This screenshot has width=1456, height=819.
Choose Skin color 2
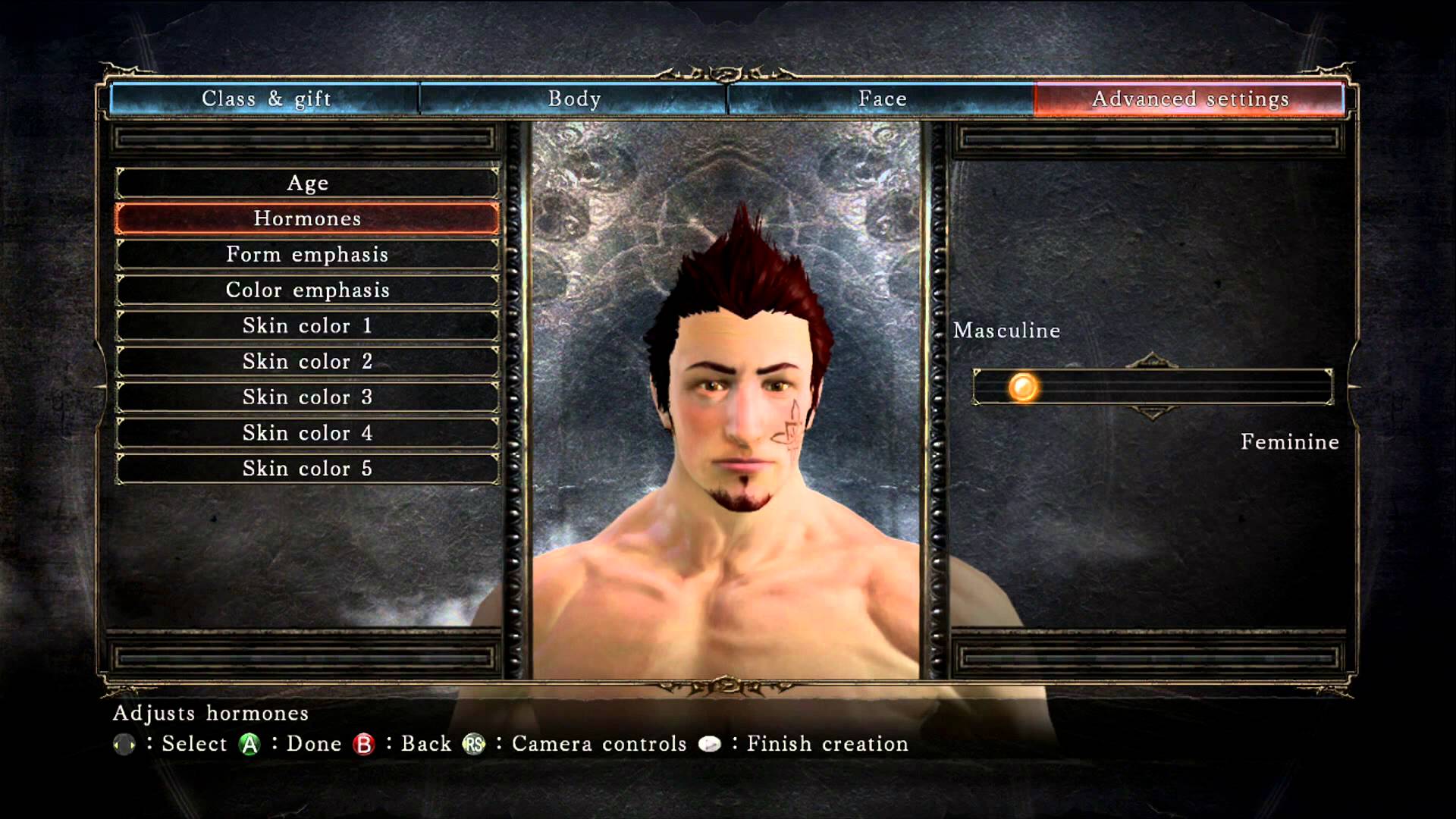pyautogui.click(x=307, y=361)
